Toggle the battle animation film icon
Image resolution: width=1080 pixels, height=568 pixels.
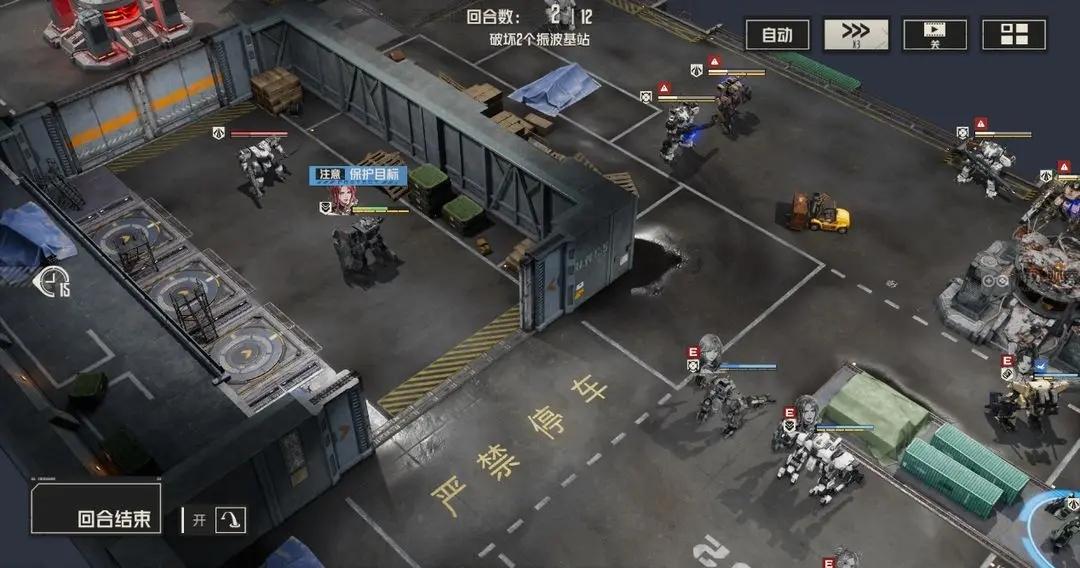click(x=934, y=35)
